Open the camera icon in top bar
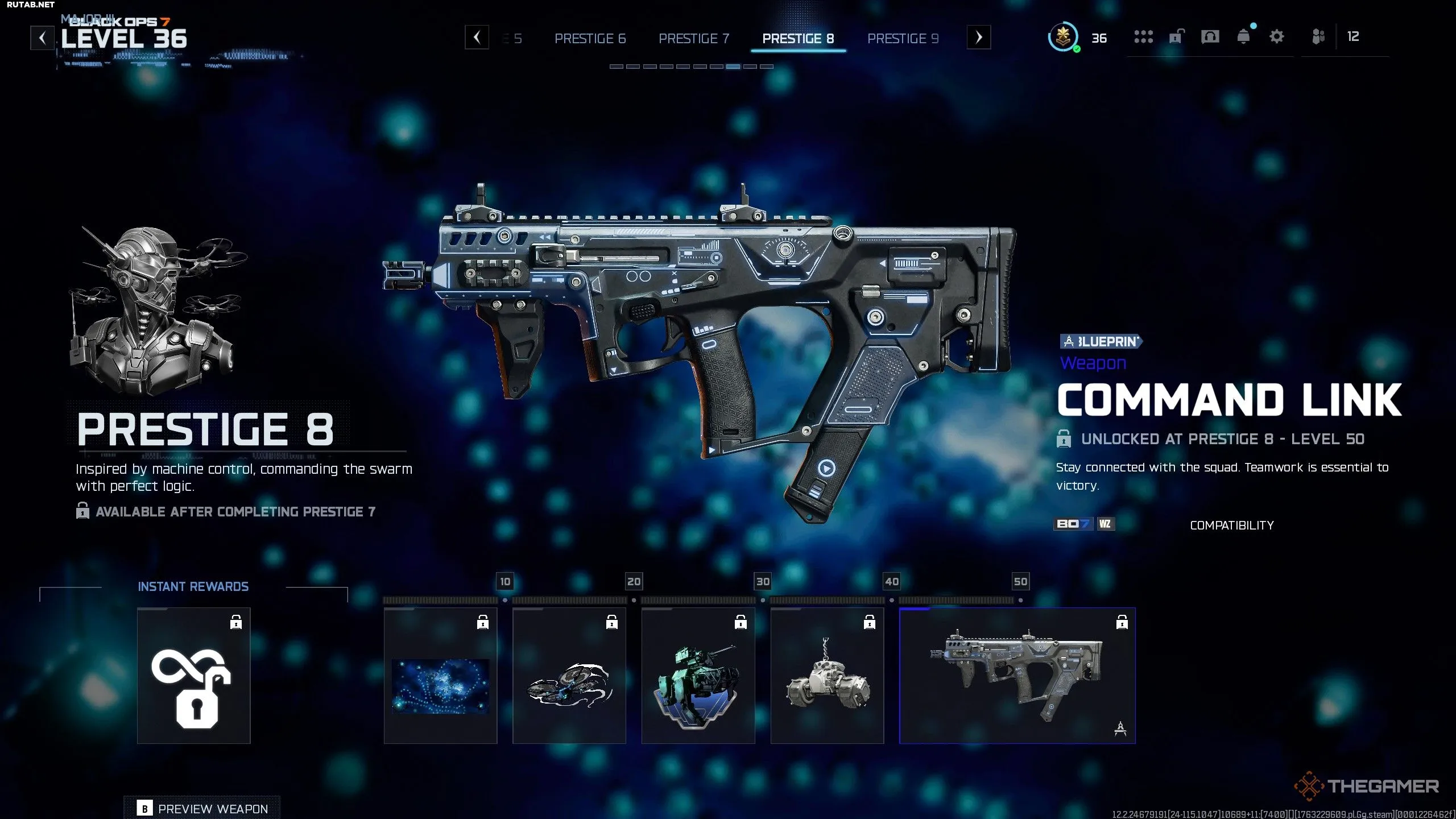The image size is (1456, 819). point(1210,37)
